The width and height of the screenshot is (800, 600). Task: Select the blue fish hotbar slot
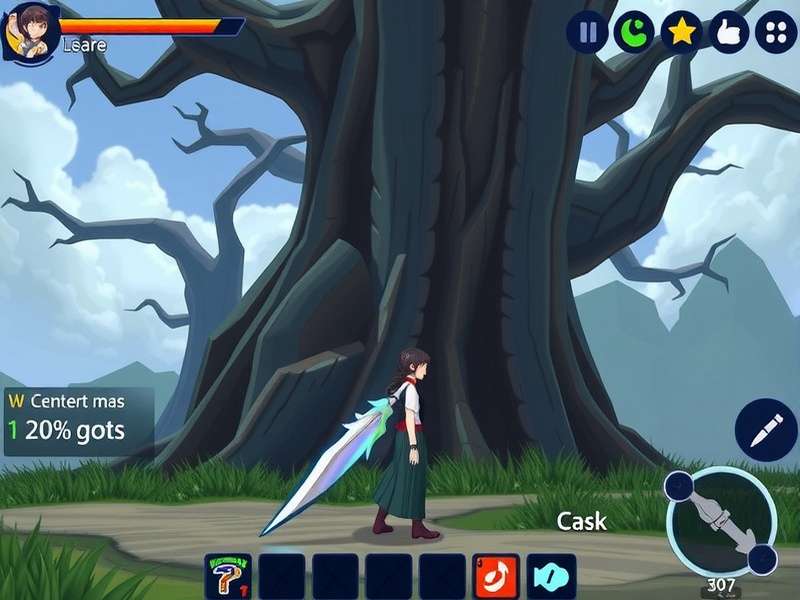[551, 577]
